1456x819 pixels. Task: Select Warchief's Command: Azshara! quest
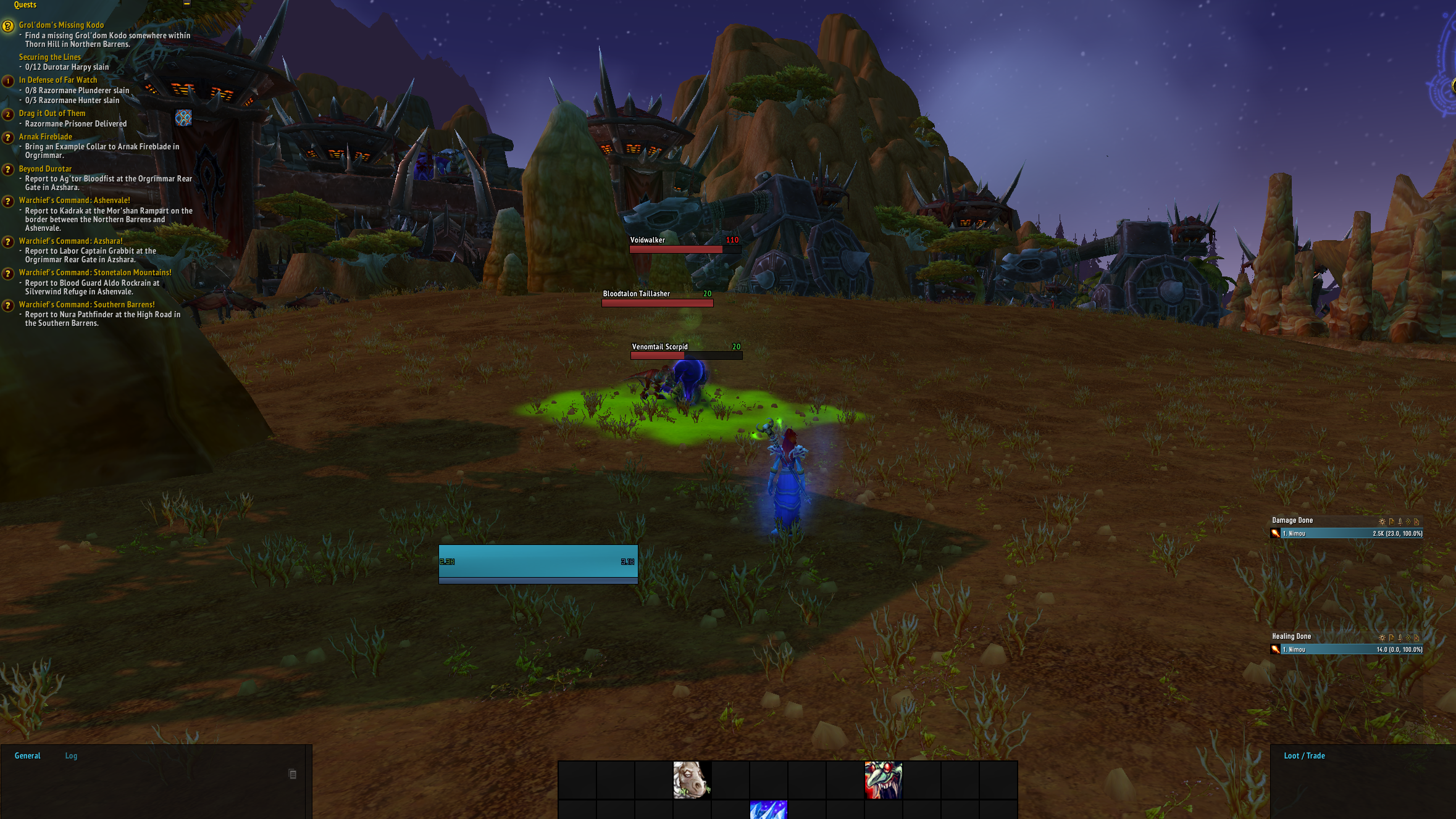pyautogui.click(x=70, y=241)
